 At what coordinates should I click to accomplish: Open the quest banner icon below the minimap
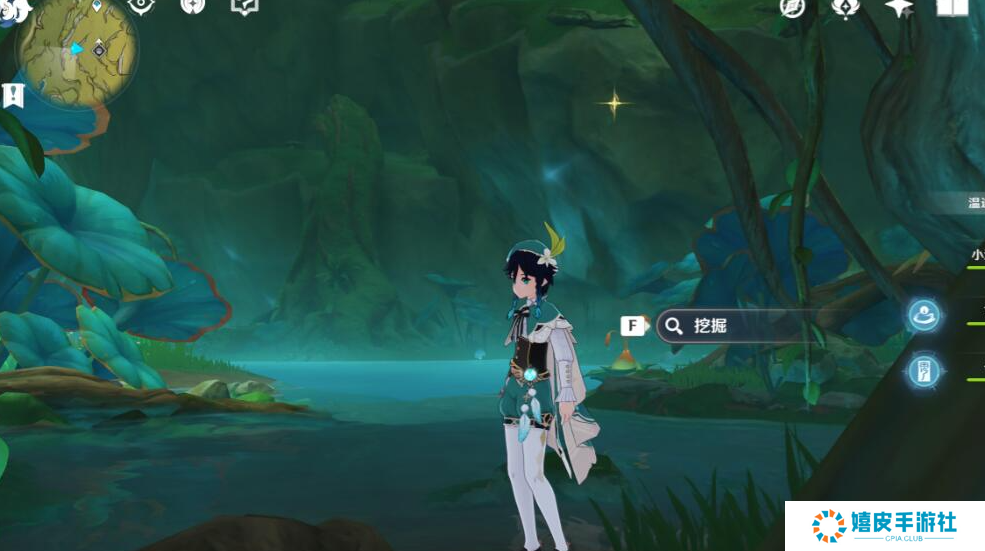coord(13,96)
